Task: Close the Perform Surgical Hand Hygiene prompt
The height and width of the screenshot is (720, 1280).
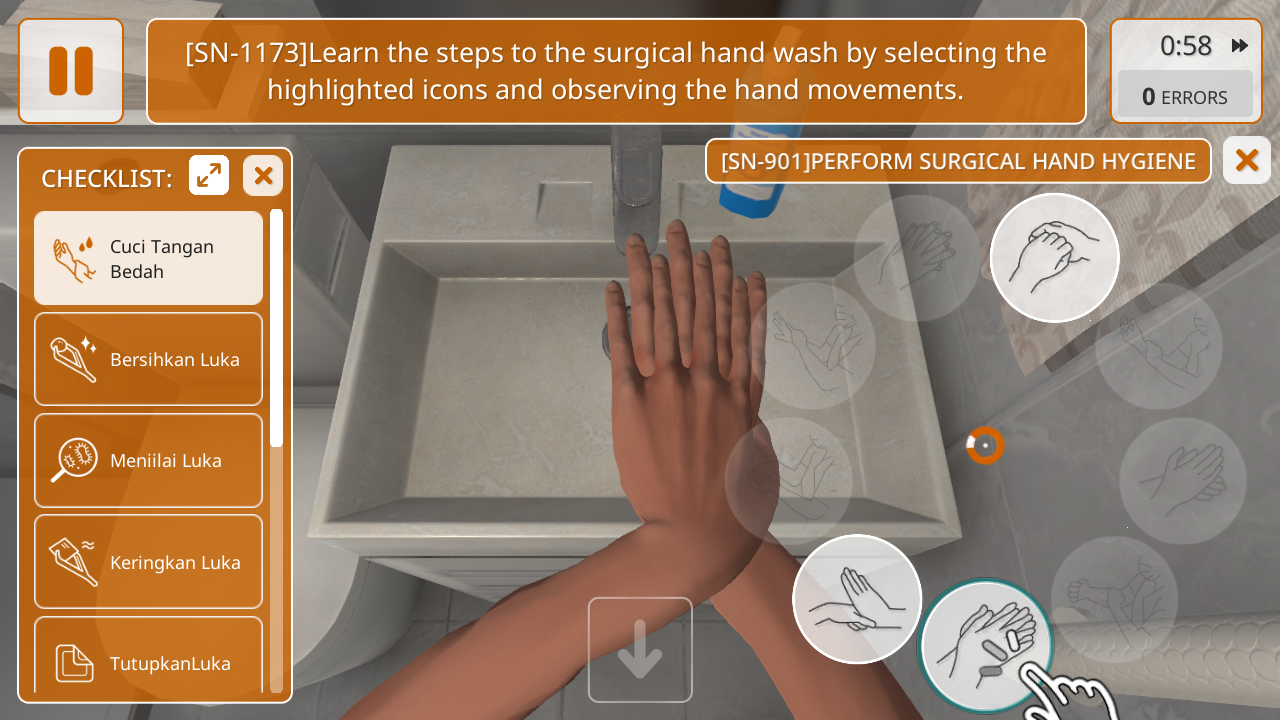Action: (x=1247, y=160)
